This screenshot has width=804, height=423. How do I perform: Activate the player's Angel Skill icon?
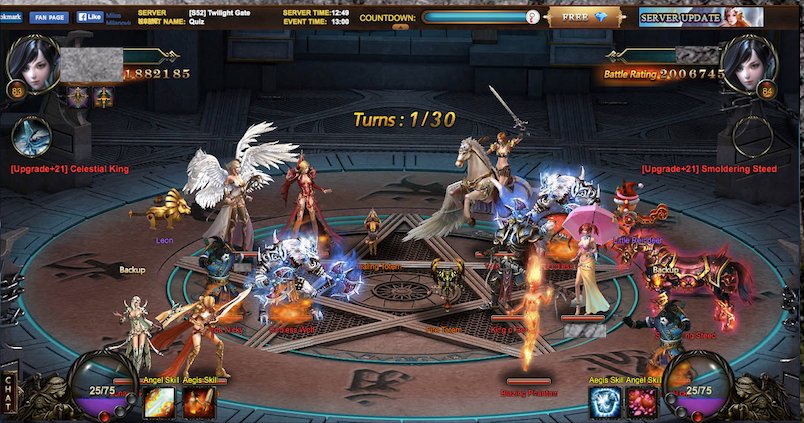tap(159, 401)
